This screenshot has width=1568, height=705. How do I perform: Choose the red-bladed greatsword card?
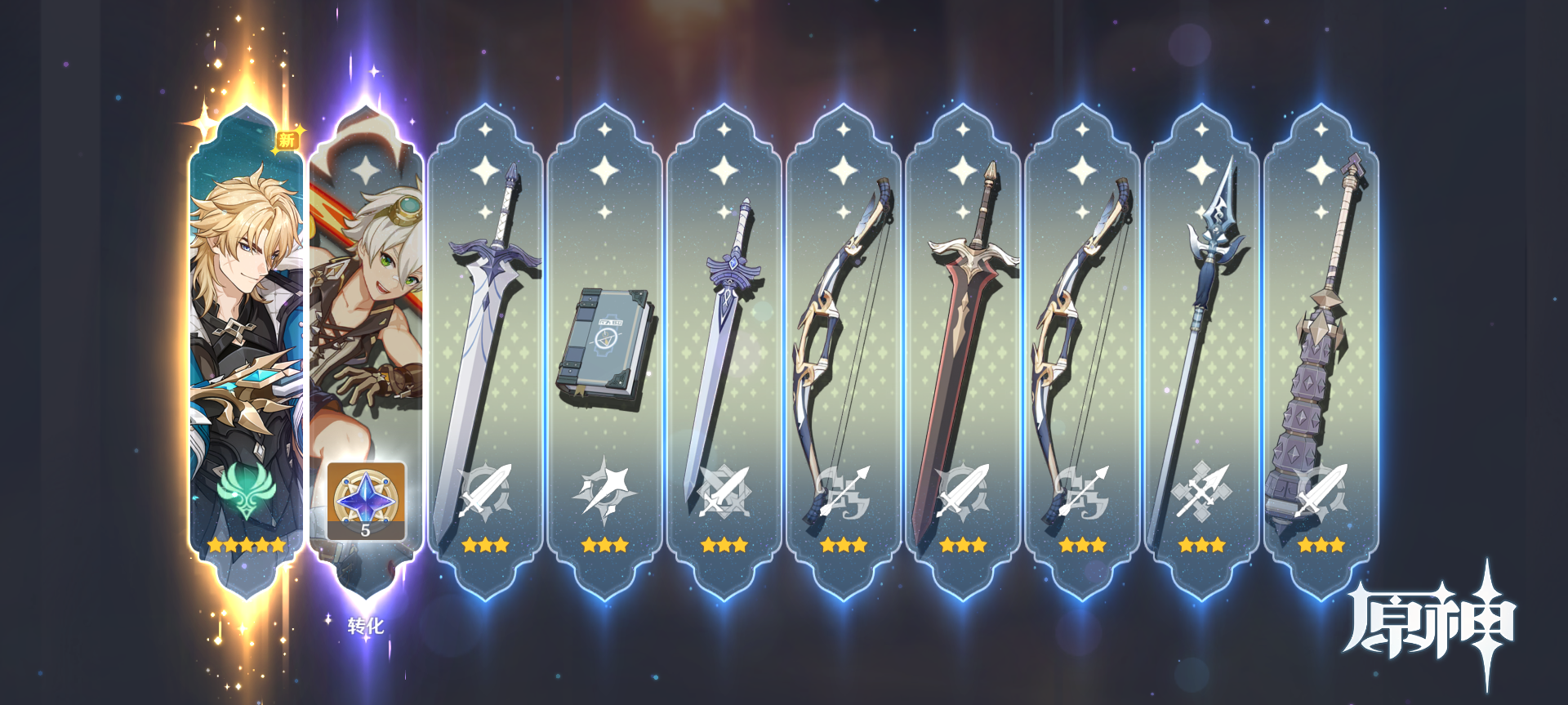click(x=963, y=351)
